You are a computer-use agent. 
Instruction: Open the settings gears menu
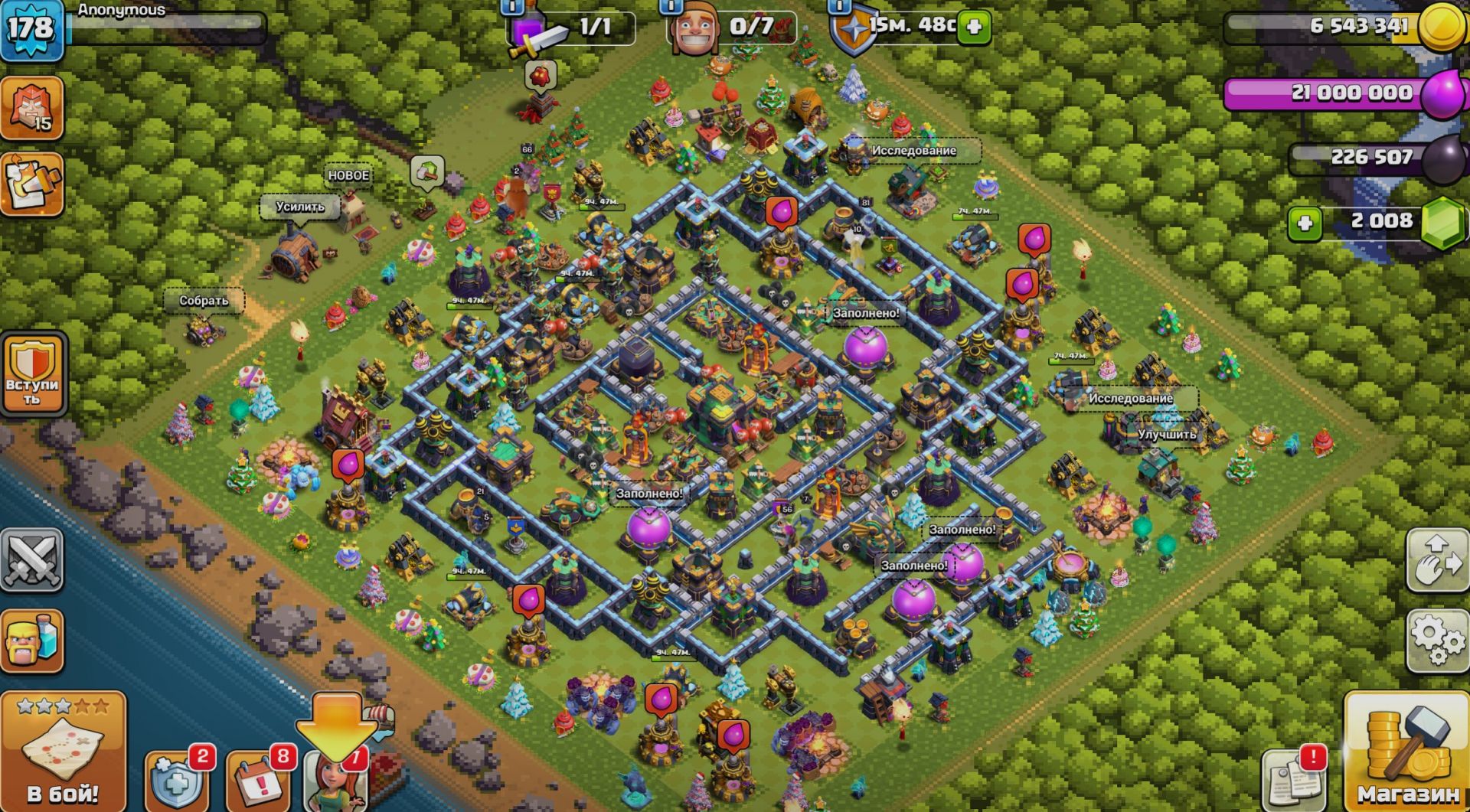coord(1437,640)
